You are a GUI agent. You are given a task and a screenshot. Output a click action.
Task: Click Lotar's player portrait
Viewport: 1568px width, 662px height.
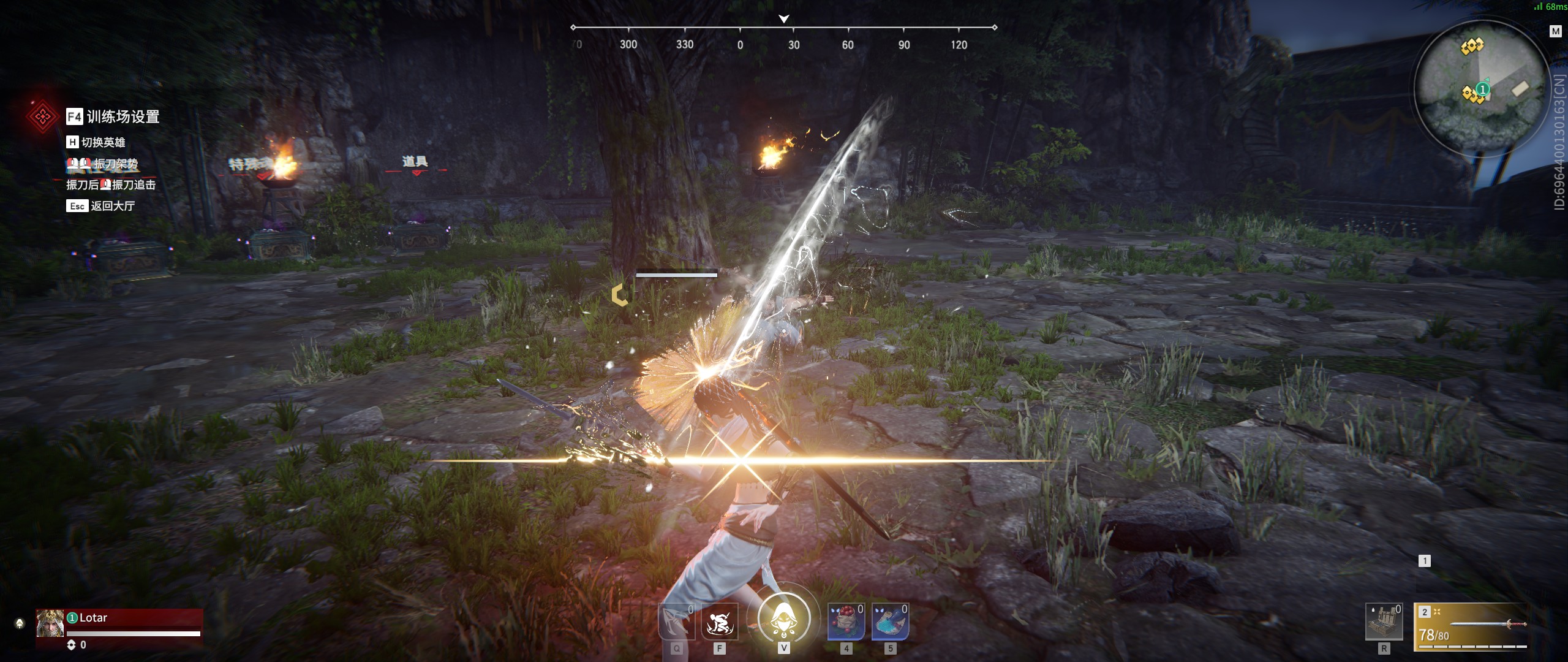coord(50,623)
